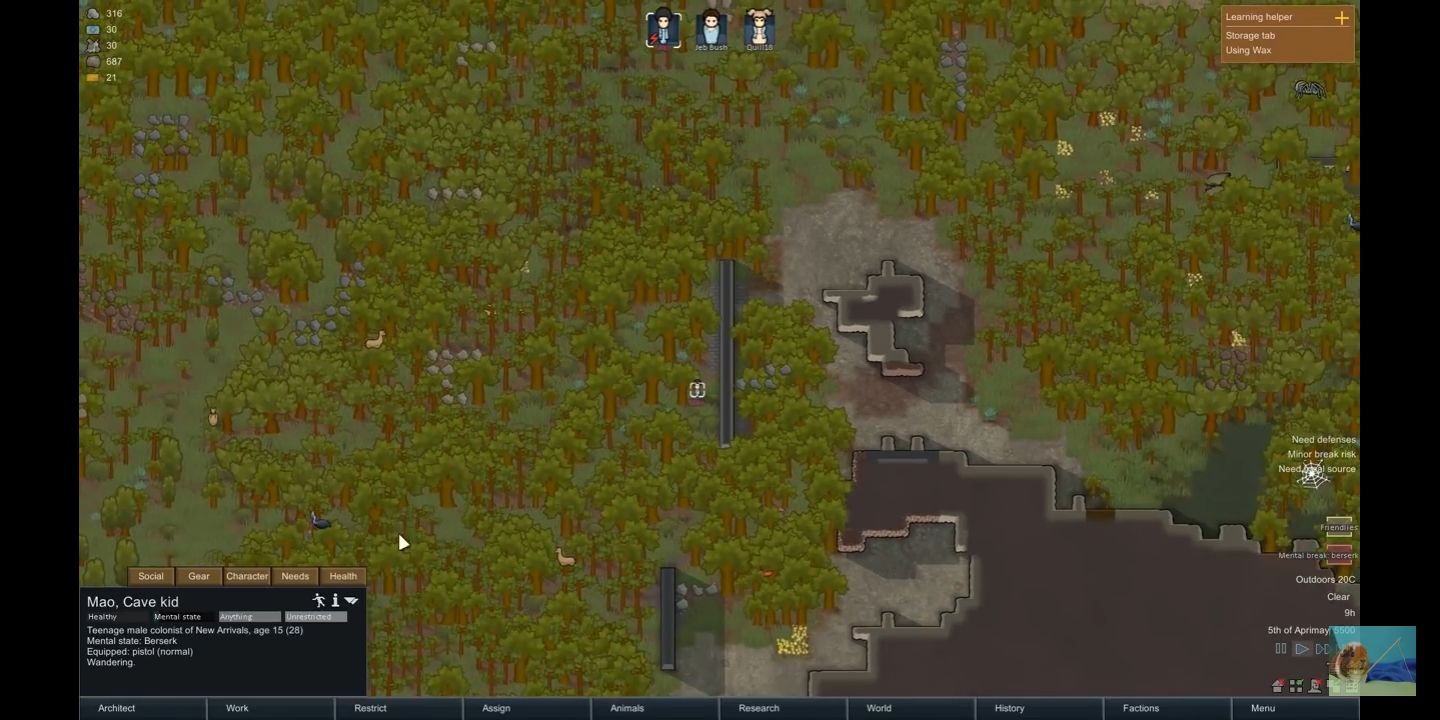Open the Friendlies notification letter
The height and width of the screenshot is (720, 1440).
click(x=1338, y=527)
